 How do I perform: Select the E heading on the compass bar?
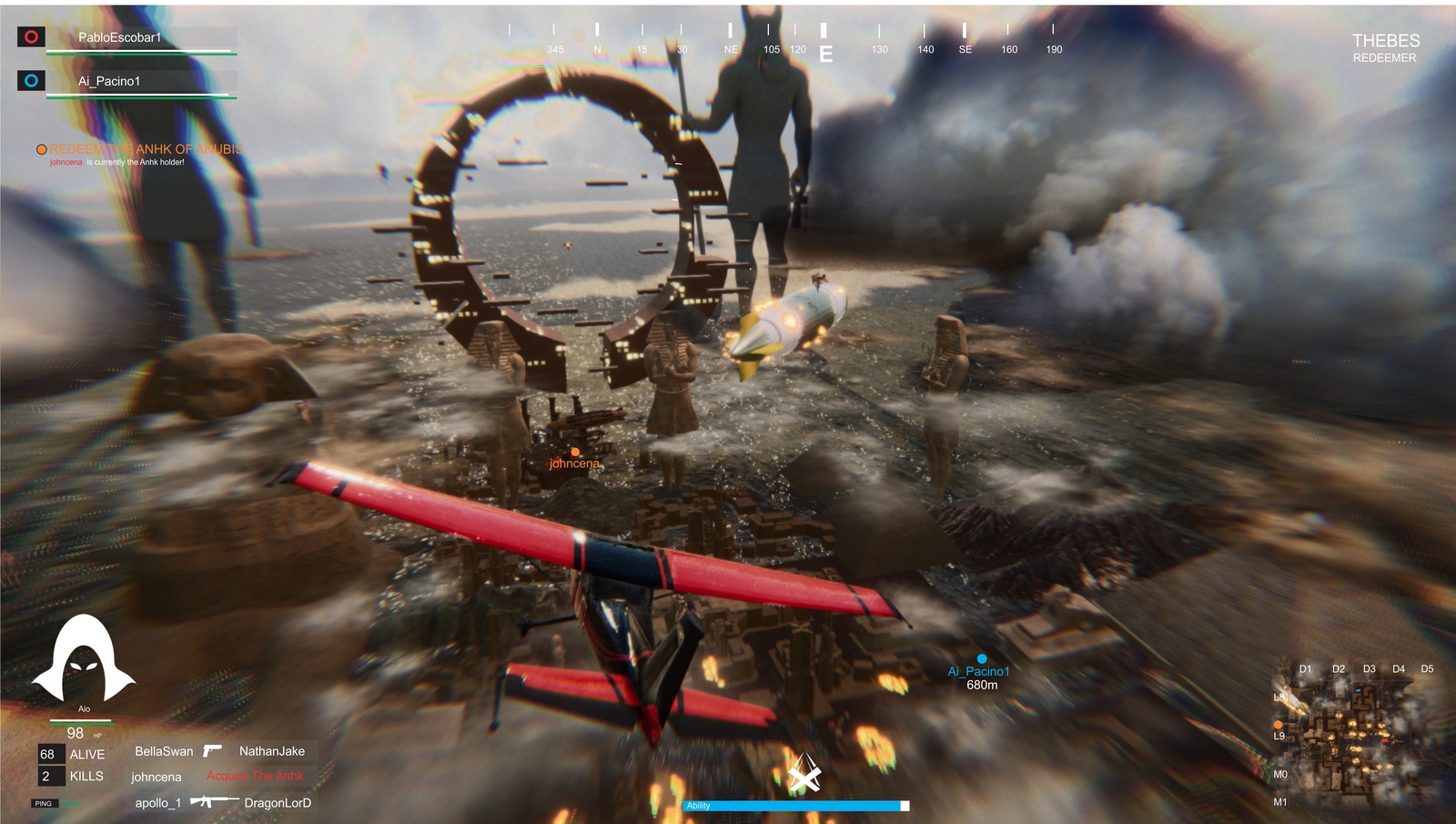click(826, 53)
